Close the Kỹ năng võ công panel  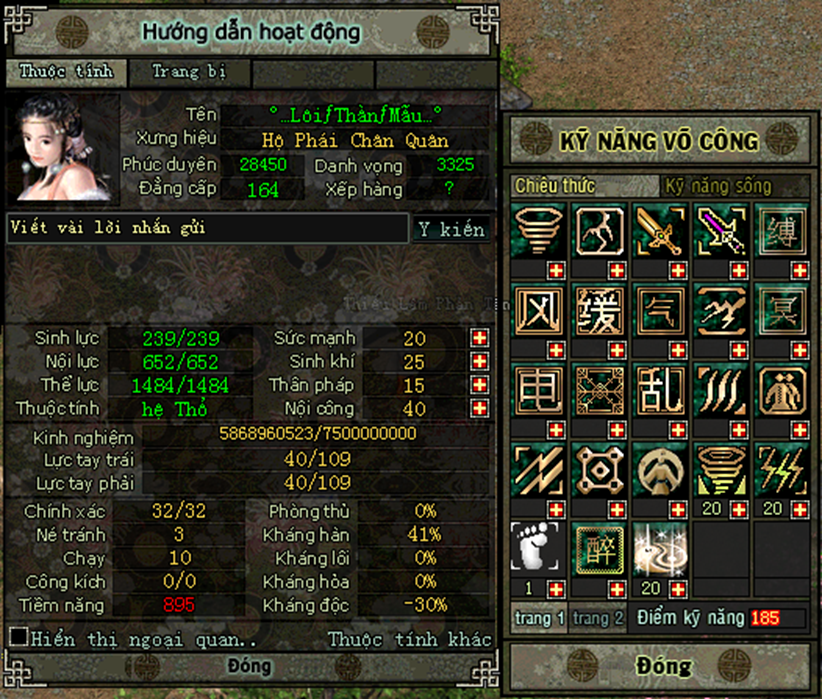click(x=662, y=666)
